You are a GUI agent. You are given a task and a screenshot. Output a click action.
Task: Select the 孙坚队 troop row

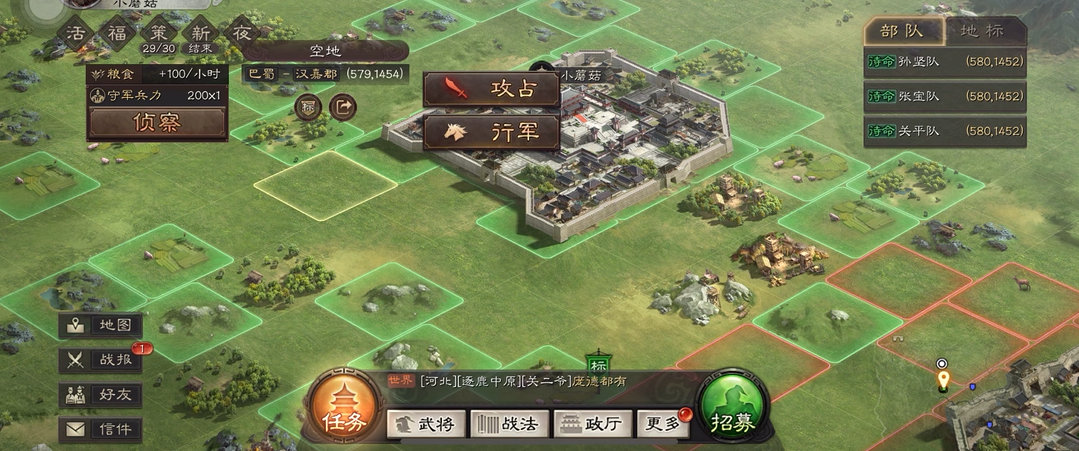pos(945,62)
